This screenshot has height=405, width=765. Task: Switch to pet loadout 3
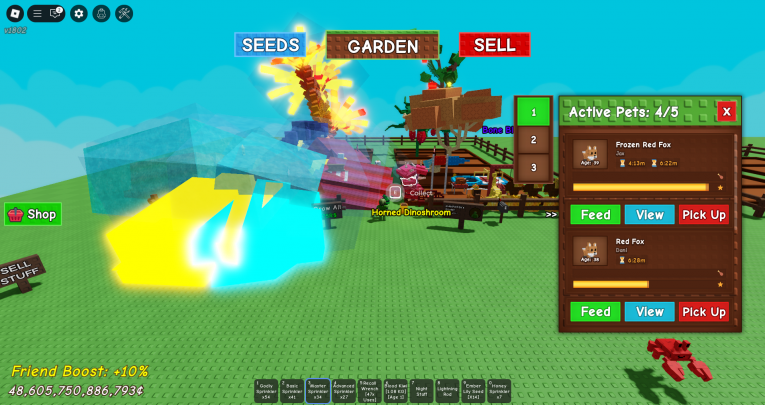click(x=533, y=167)
